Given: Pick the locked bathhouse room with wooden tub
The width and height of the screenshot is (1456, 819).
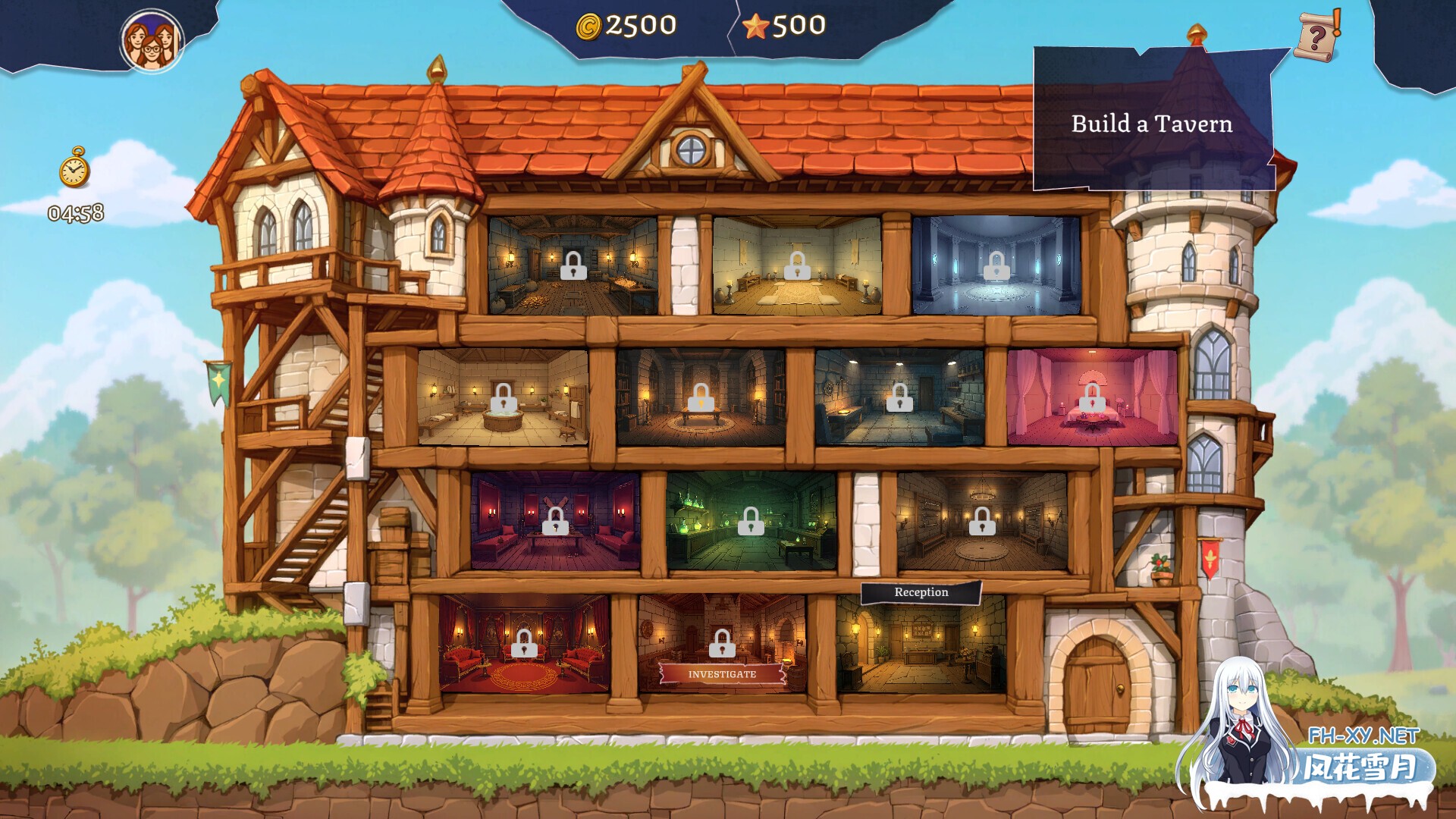Looking at the screenshot, I should tap(502, 397).
